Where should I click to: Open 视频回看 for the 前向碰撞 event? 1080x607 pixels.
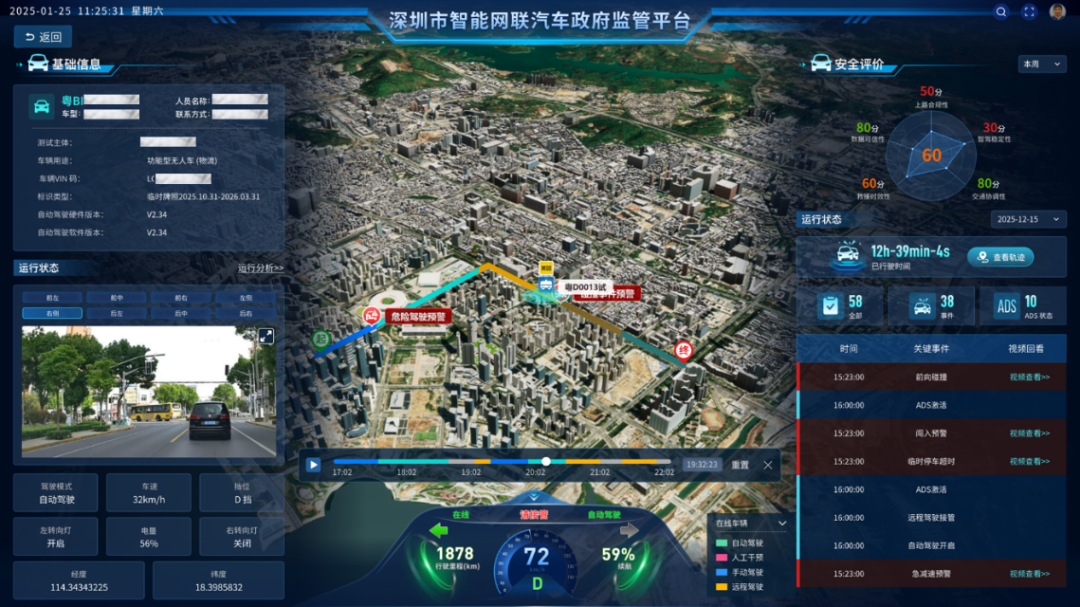1029,377
